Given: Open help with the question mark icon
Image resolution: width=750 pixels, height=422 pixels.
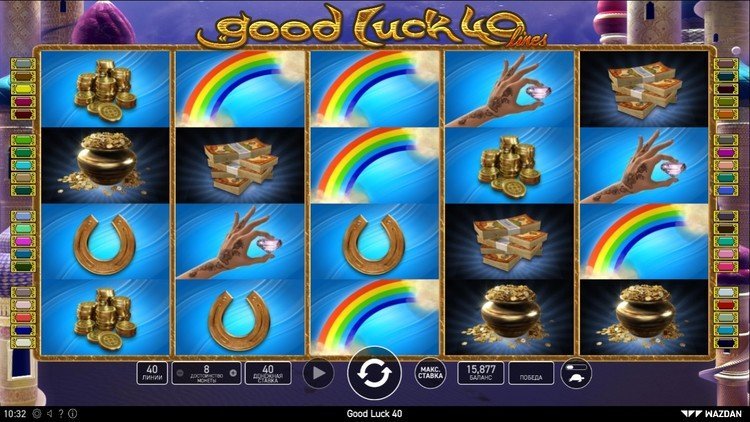Looking at the screenshot, I should coord(61,413).
